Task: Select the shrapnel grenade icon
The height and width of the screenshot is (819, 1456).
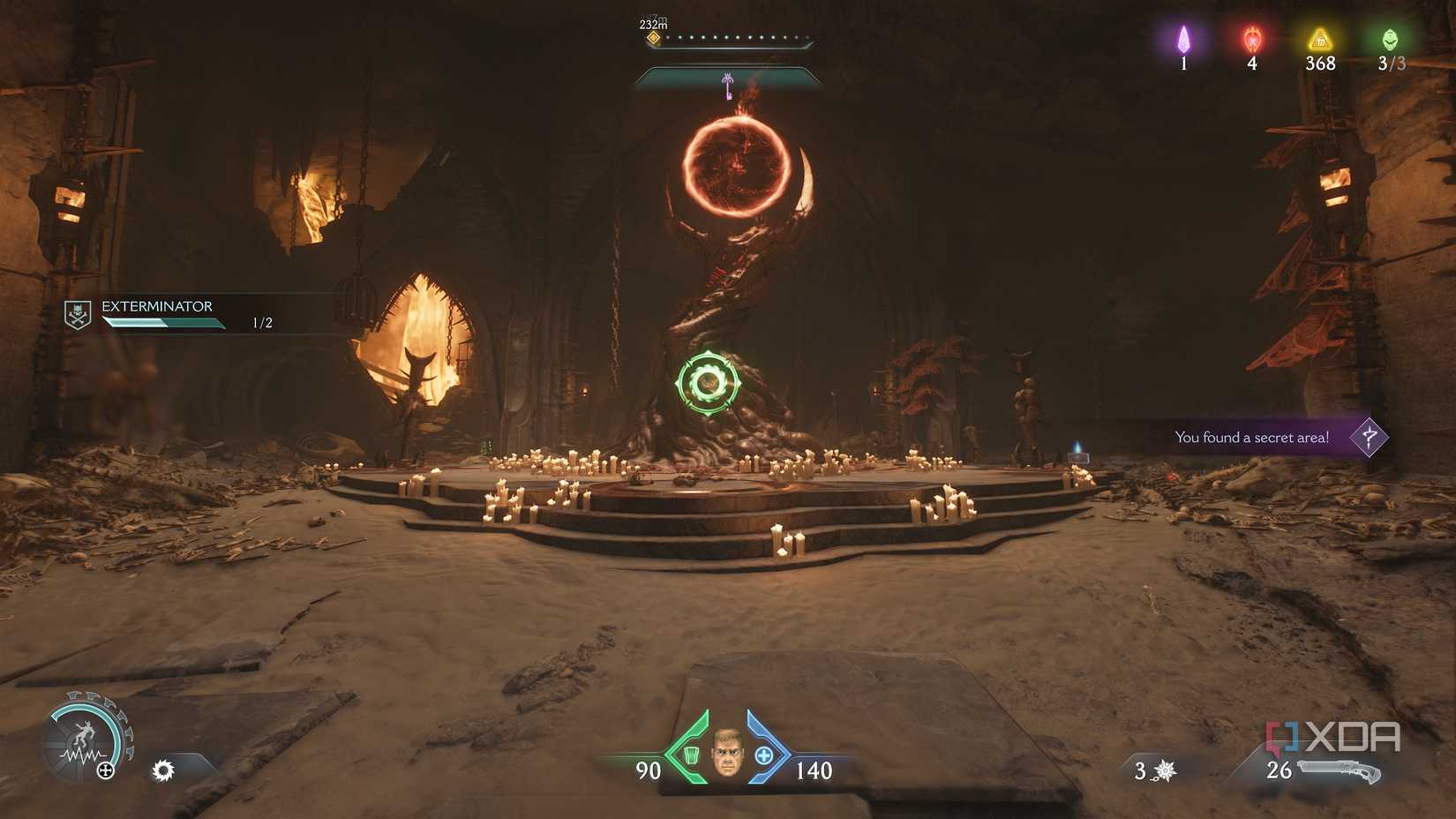Action: pos(1164,769)
